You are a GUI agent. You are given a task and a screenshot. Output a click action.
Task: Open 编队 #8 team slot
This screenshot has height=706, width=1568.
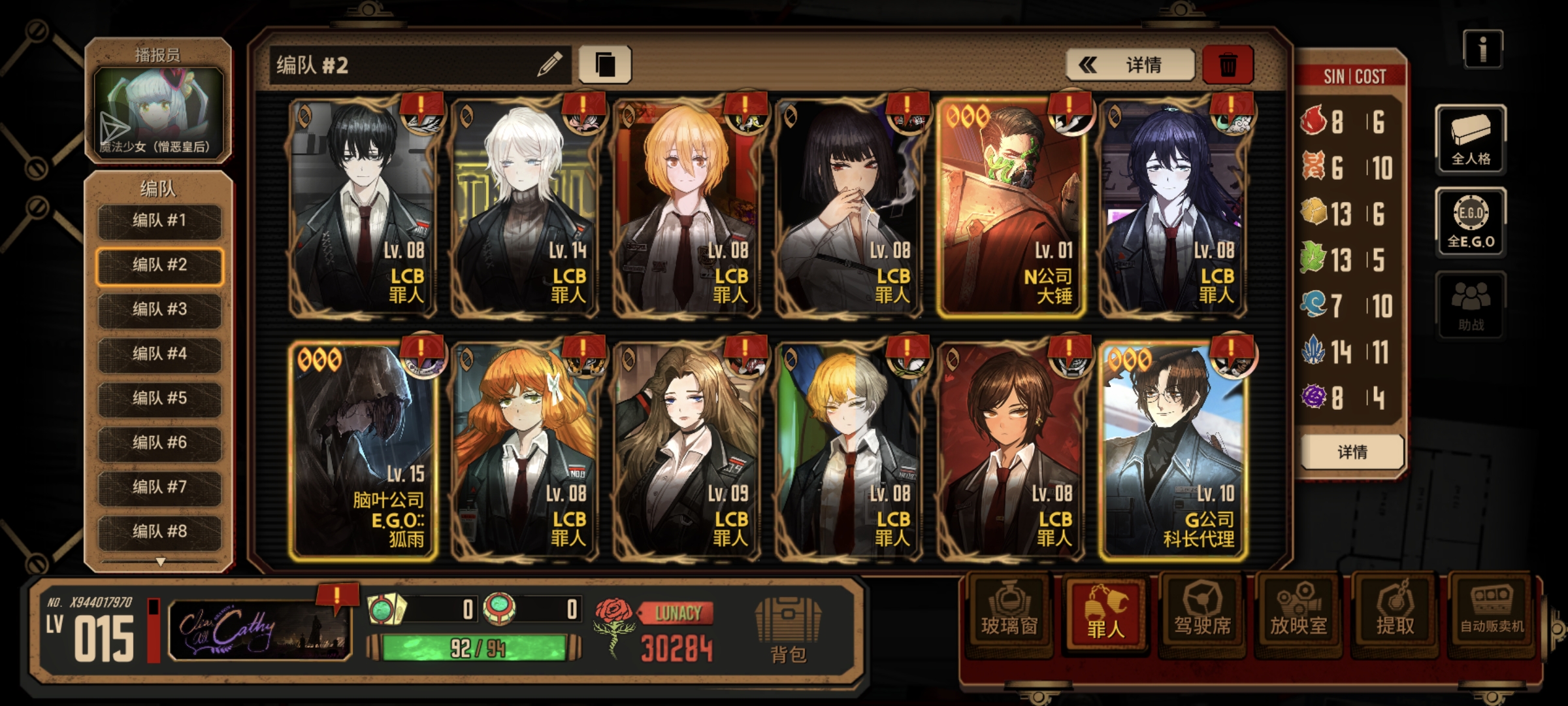click(x=159, y=531)
